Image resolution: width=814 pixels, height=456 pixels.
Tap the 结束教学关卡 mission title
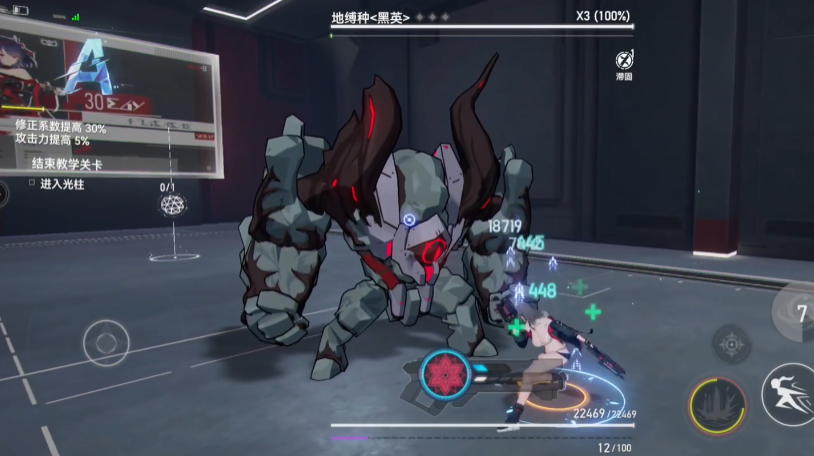[x=67, y=164]
